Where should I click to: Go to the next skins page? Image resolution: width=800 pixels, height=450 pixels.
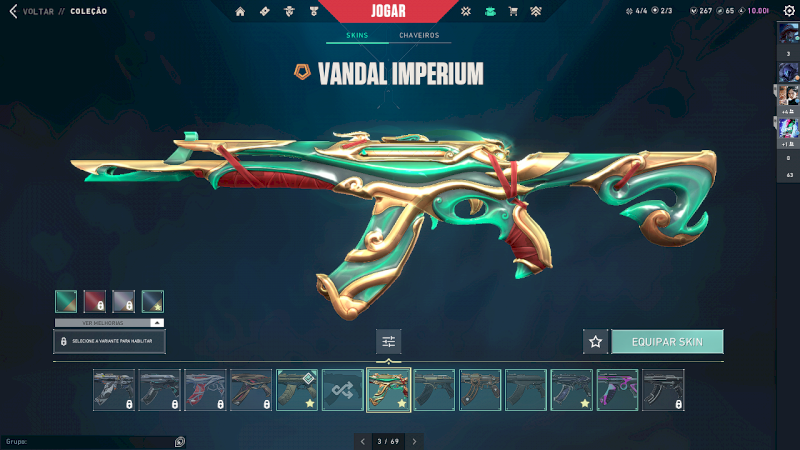coord(415,441)
